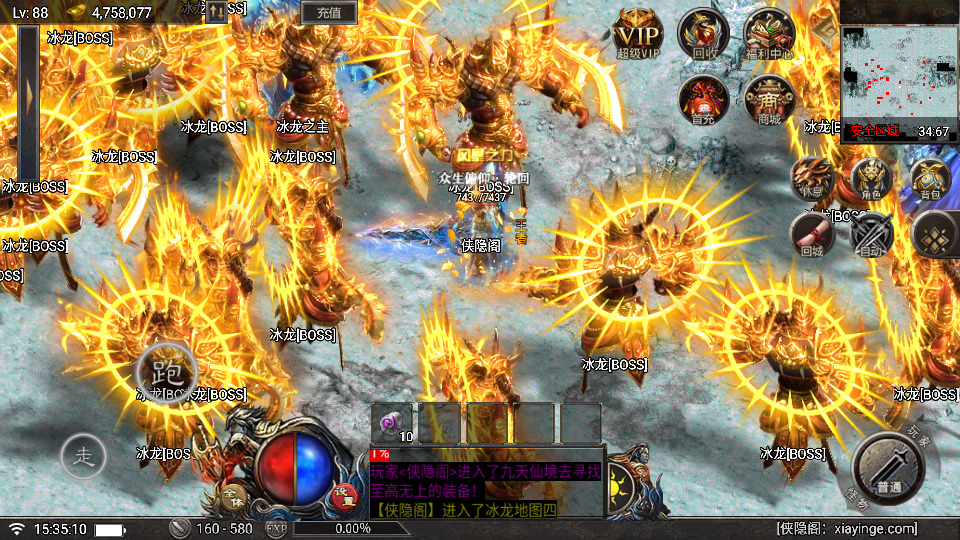
Task: Tap the 普通 normal attack sword button
Action: pyautogui.click(x=888, y=467)
